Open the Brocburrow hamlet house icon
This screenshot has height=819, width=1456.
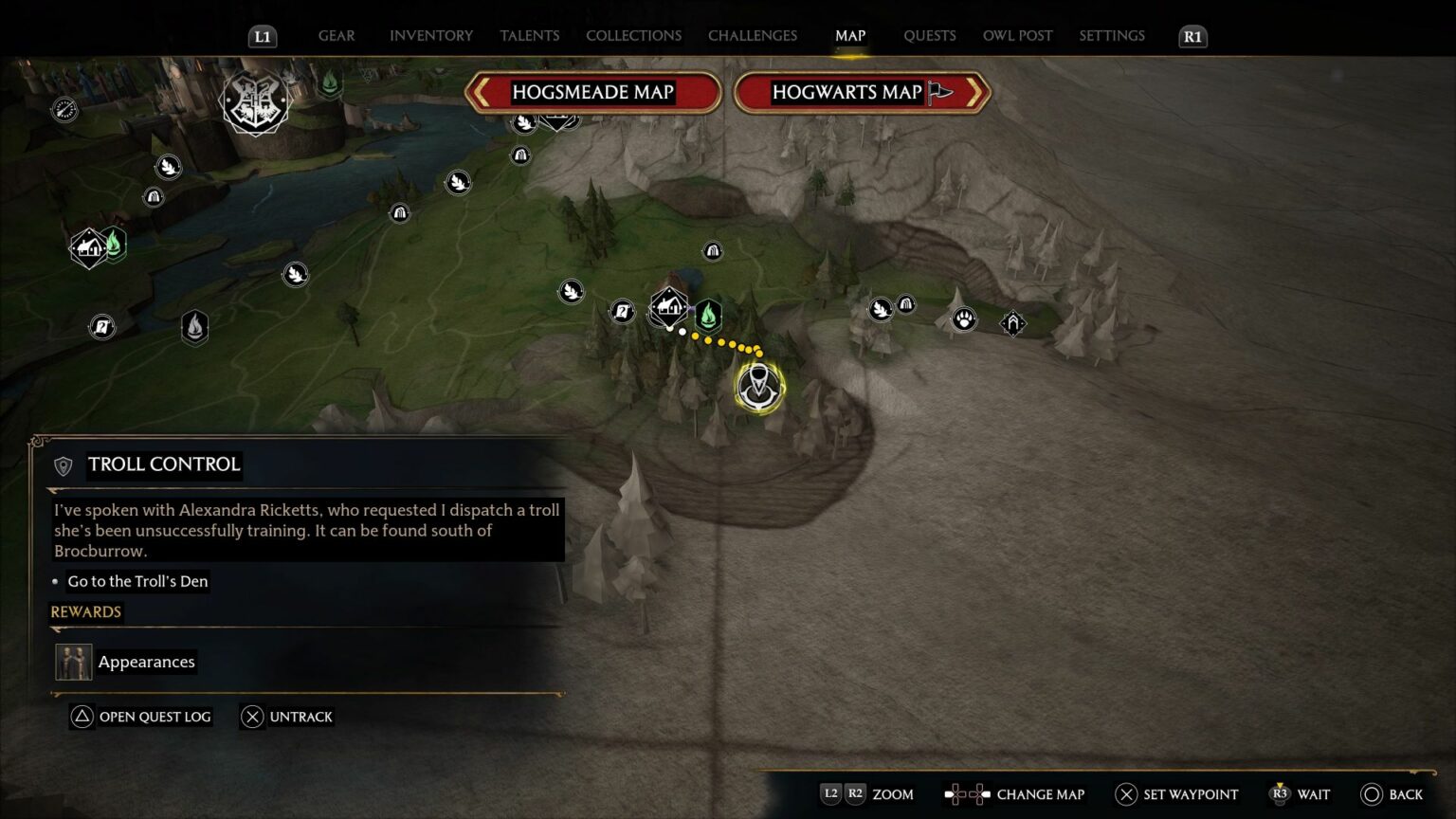668,305
